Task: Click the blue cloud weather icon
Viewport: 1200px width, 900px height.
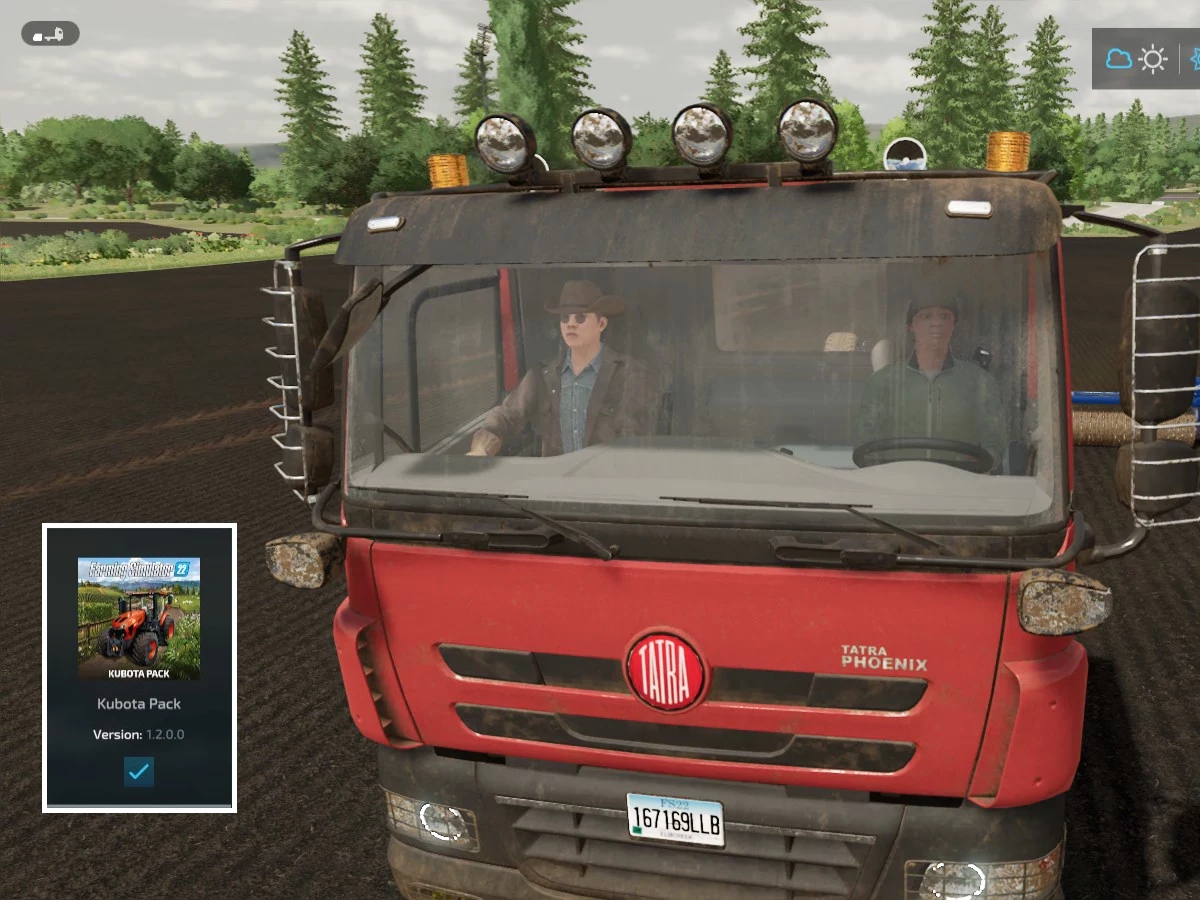Action: pos(1118,59)
